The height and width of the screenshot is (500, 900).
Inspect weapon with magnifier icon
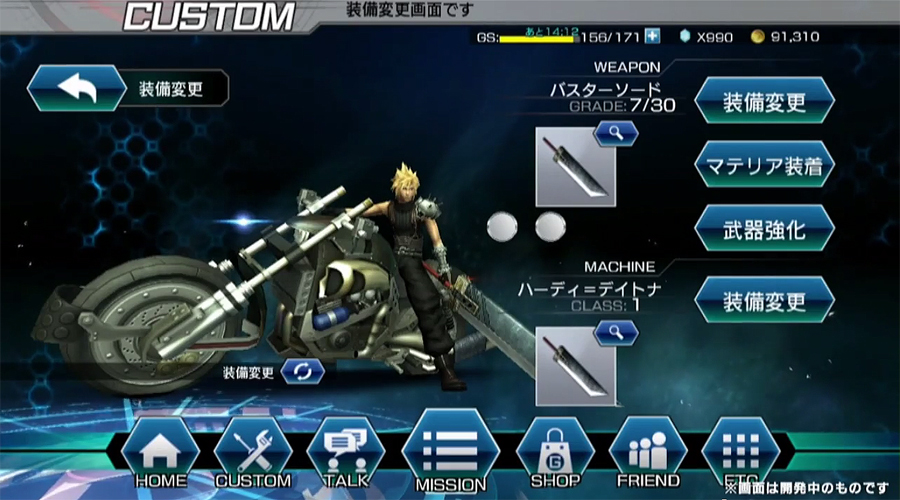615,134
